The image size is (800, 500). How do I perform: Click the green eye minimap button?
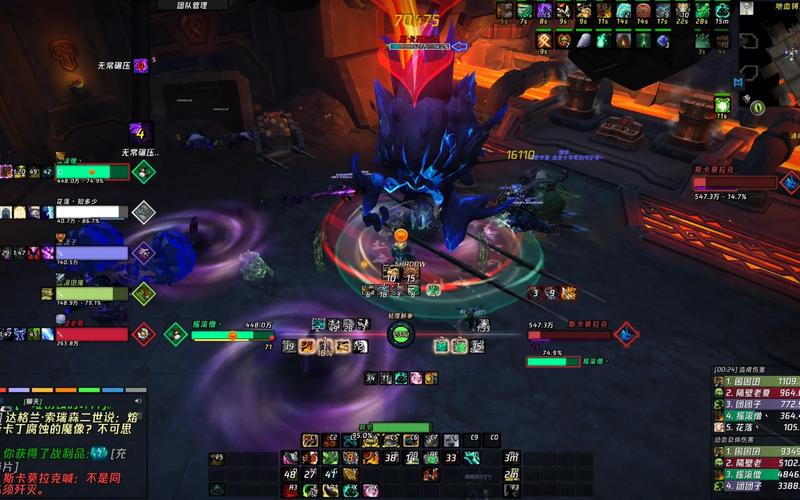pyautogui.click(x=759, y=107)
